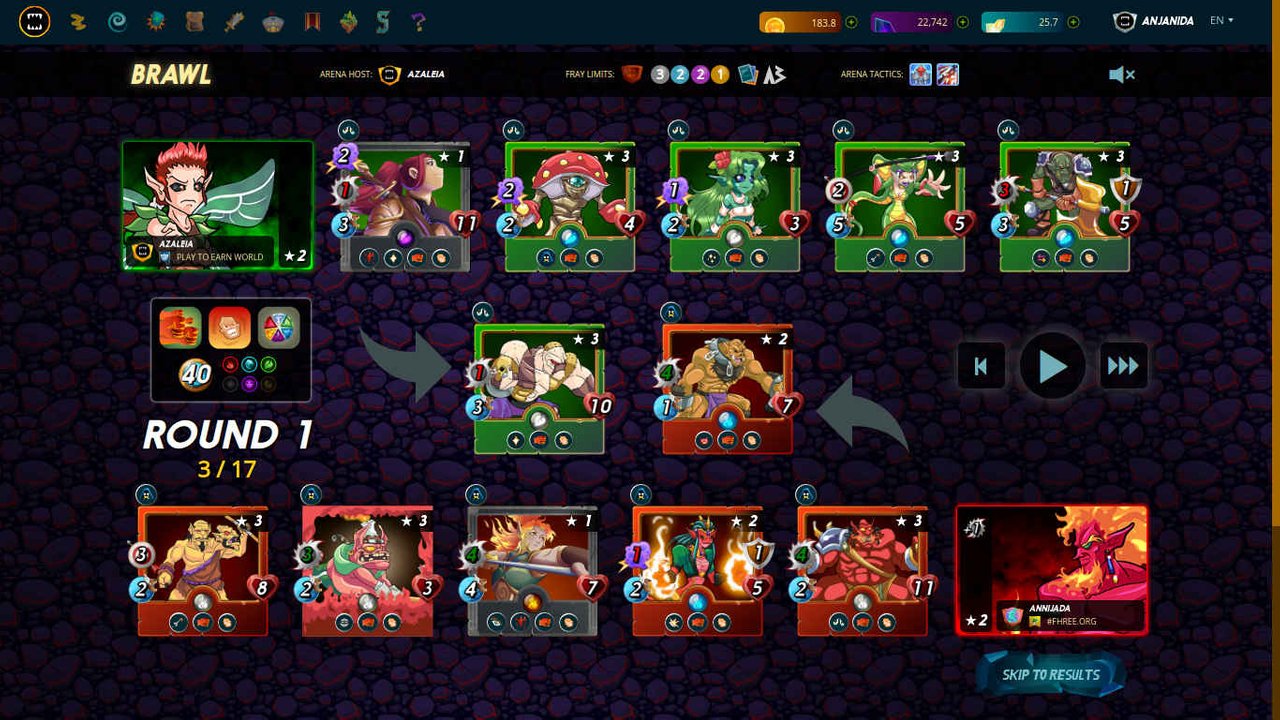
Task: Select the Azaleia summoner card
Action: pos(217,205)
